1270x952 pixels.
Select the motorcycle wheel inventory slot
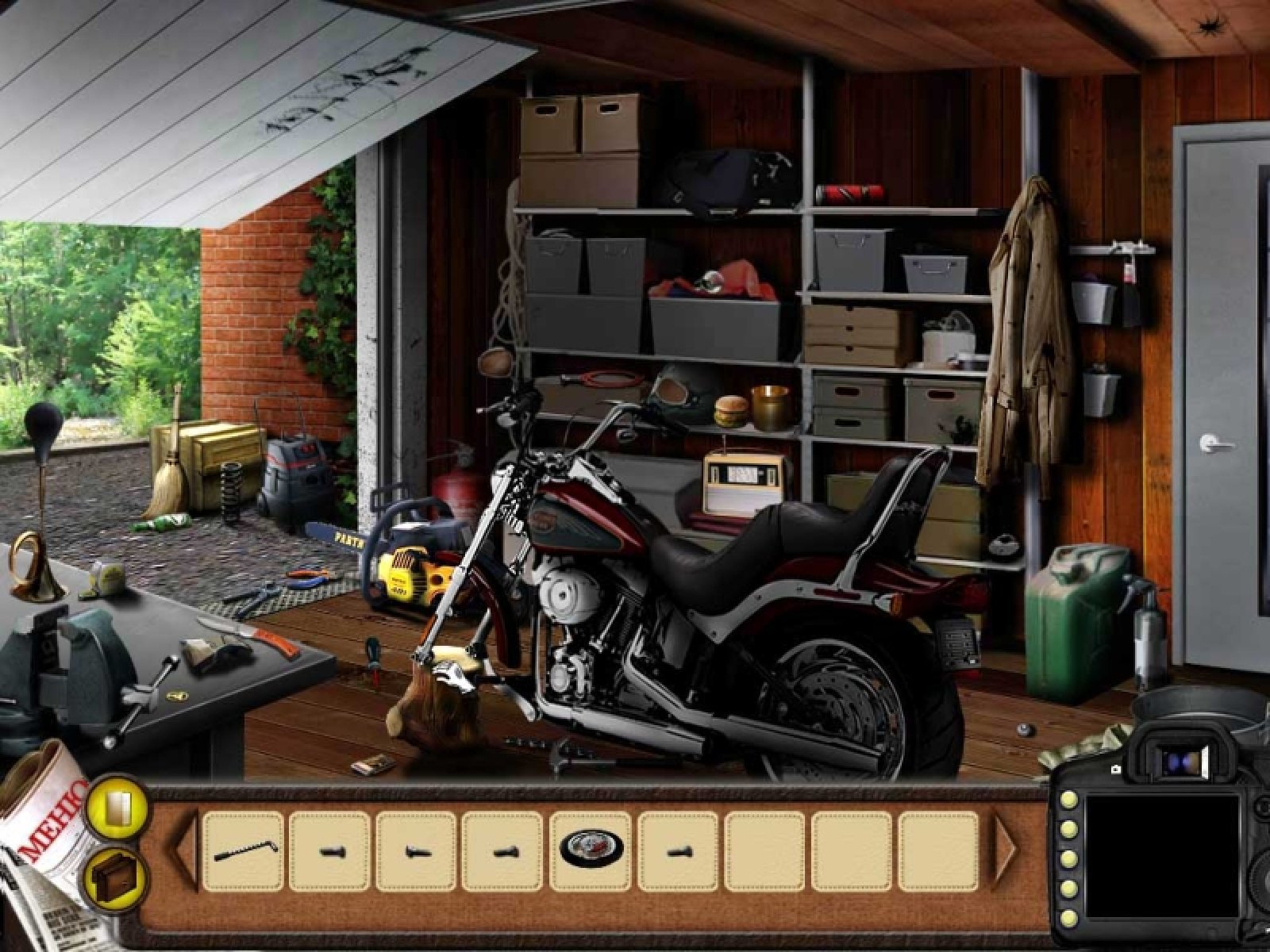pos(591,850)
